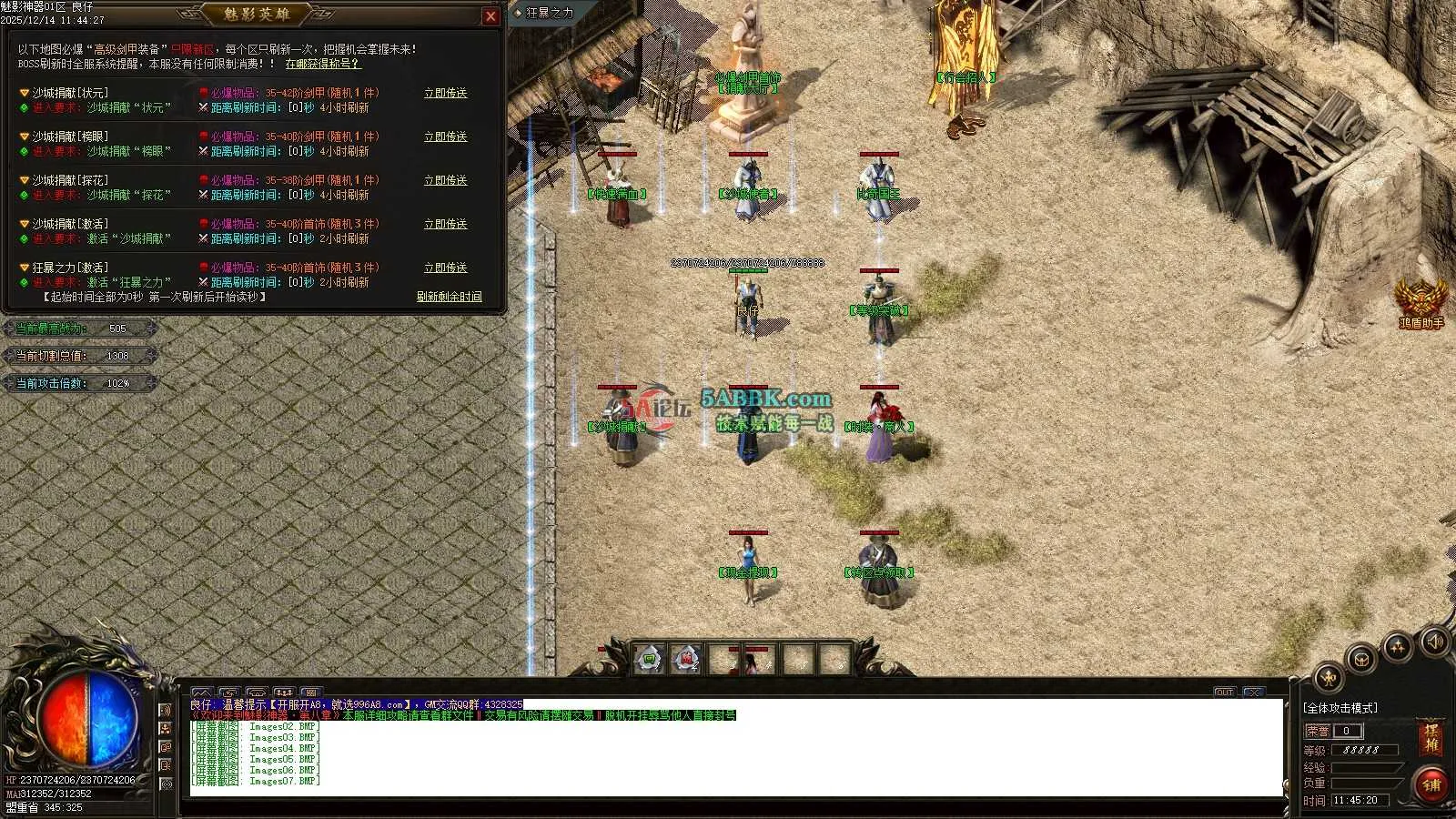Teleport to 沙城捐献[榜眼] map

(445, 136)
